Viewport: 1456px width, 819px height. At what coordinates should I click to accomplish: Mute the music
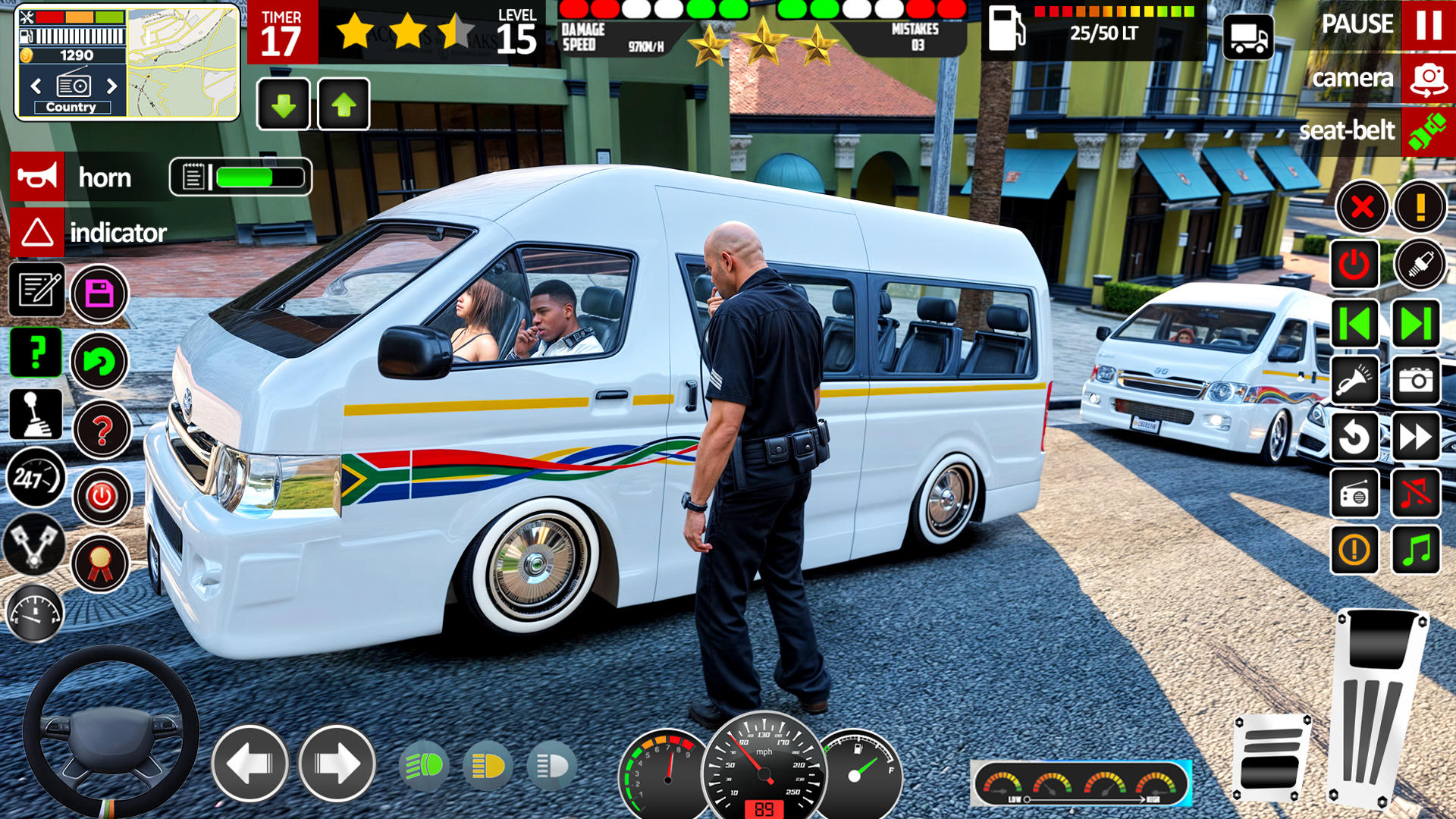pos(1415,494)
